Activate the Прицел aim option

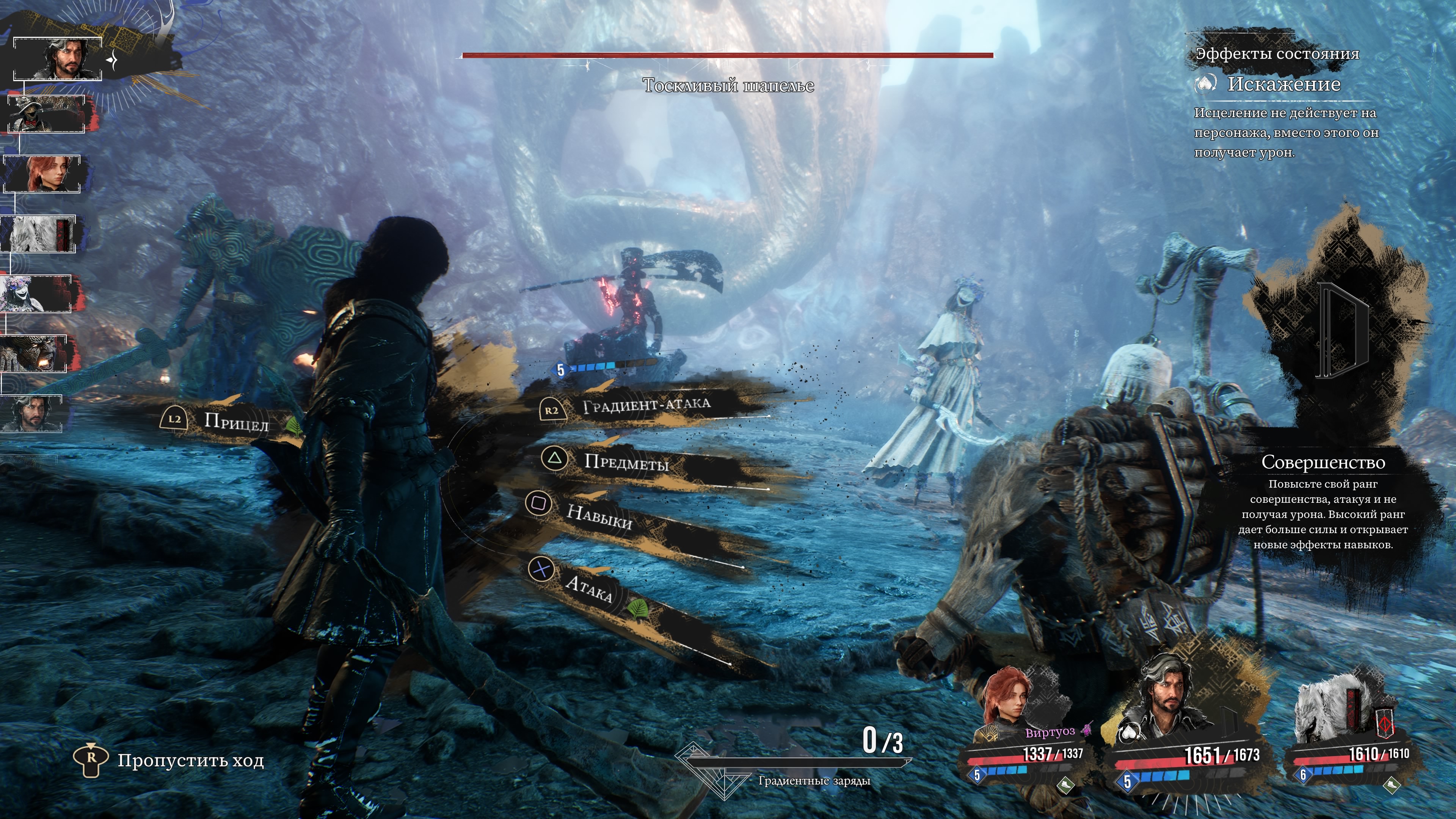(236, 422)
